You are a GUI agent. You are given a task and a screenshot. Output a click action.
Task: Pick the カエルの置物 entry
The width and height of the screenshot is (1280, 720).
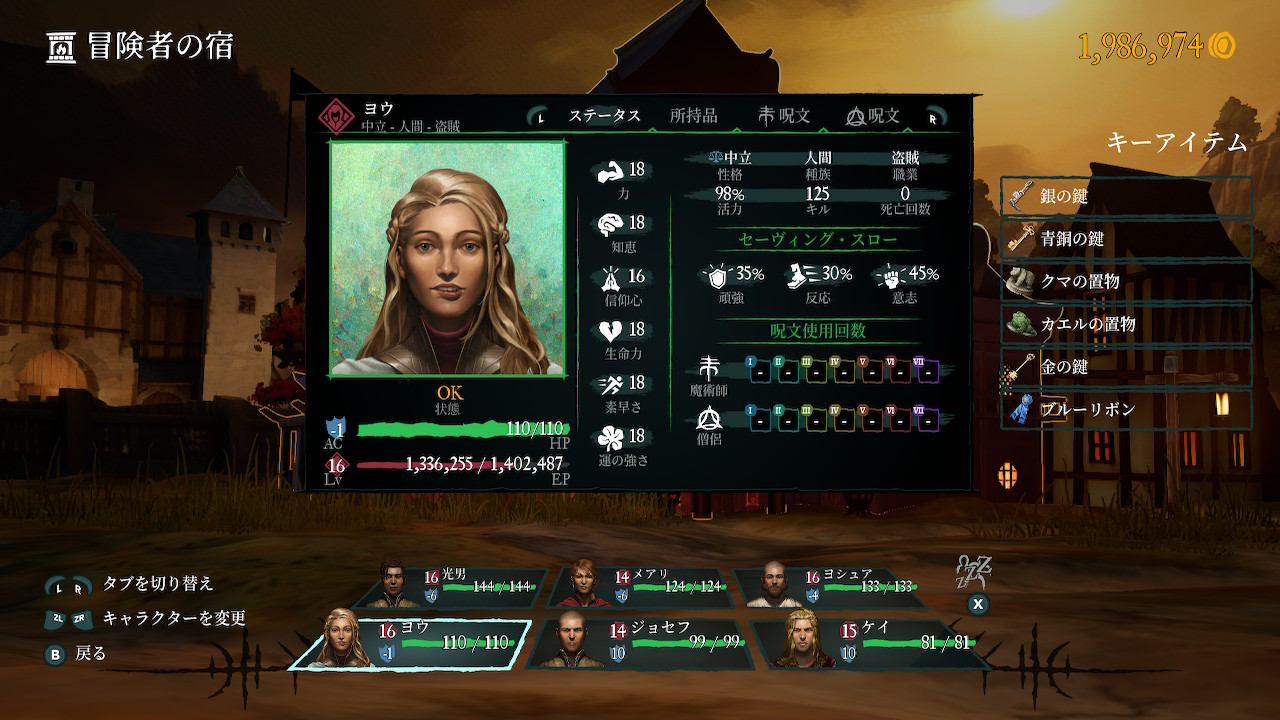[1126, 325]
